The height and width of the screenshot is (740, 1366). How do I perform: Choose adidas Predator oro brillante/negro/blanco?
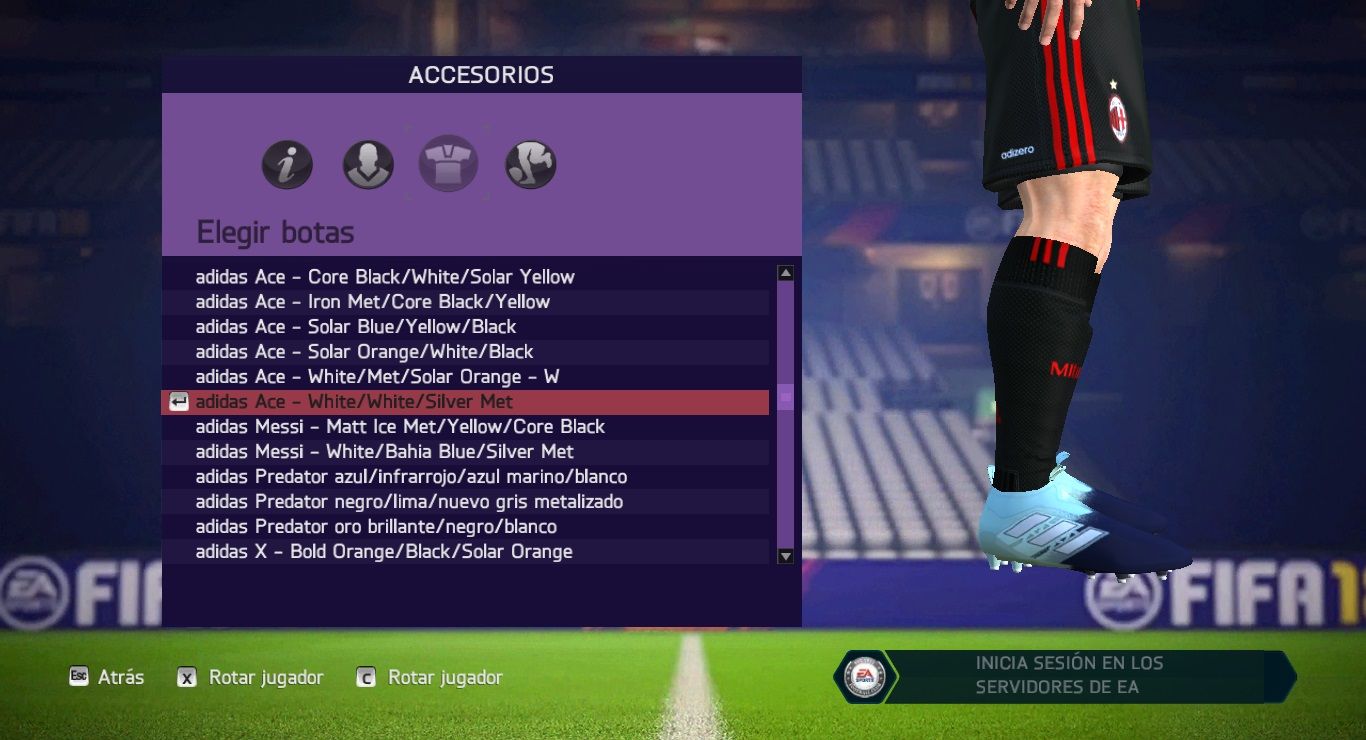[x=376, y=527]
